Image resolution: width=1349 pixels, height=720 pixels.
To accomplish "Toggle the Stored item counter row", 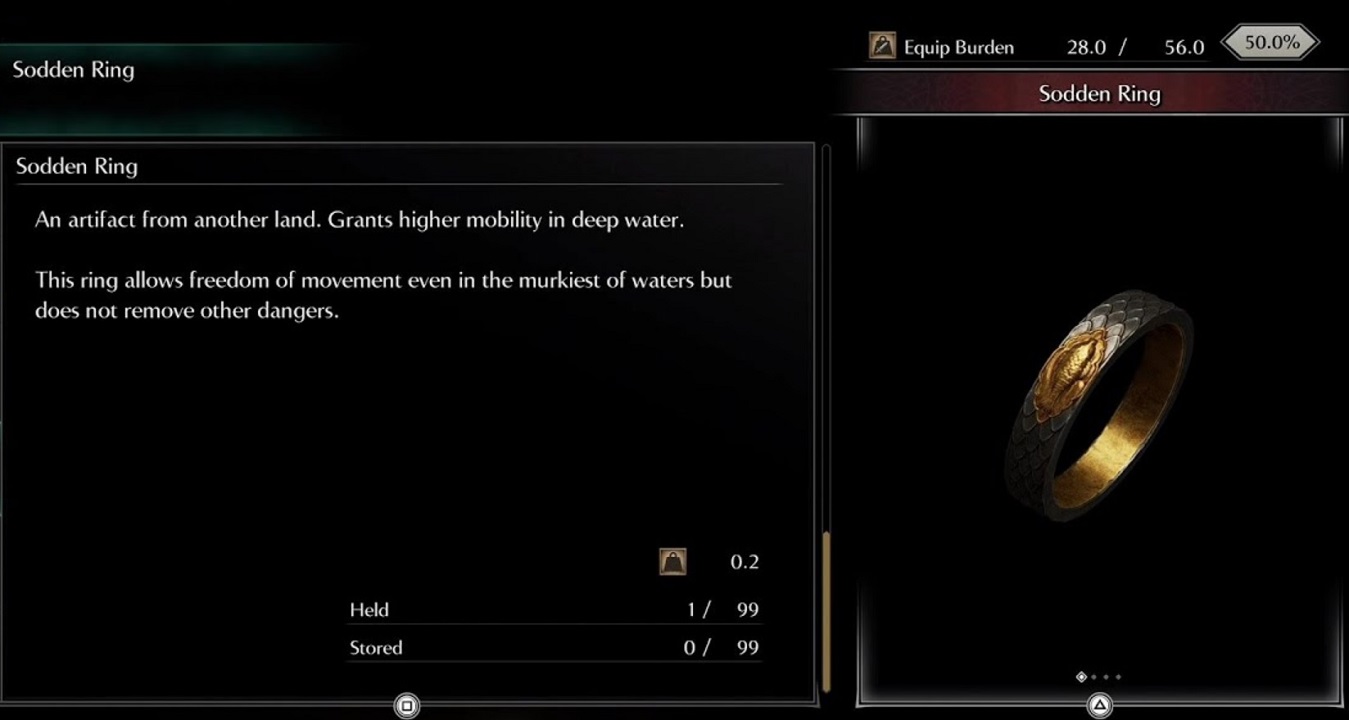I will (553, 648).
